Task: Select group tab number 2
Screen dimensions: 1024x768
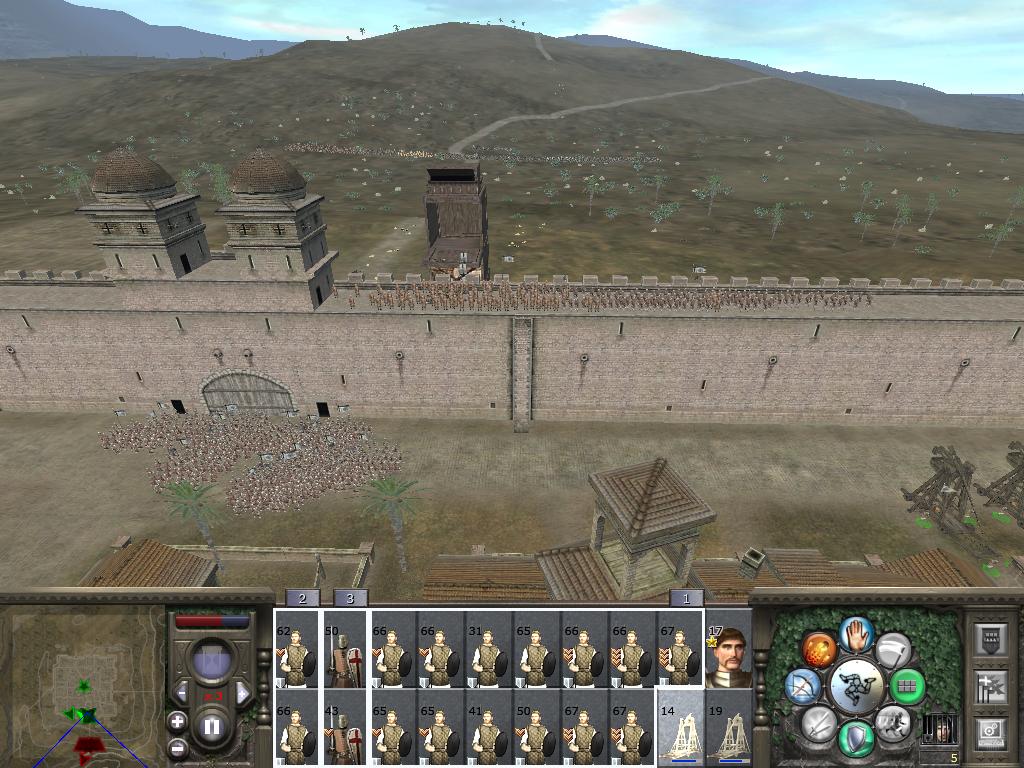Action: pos(303,598)
